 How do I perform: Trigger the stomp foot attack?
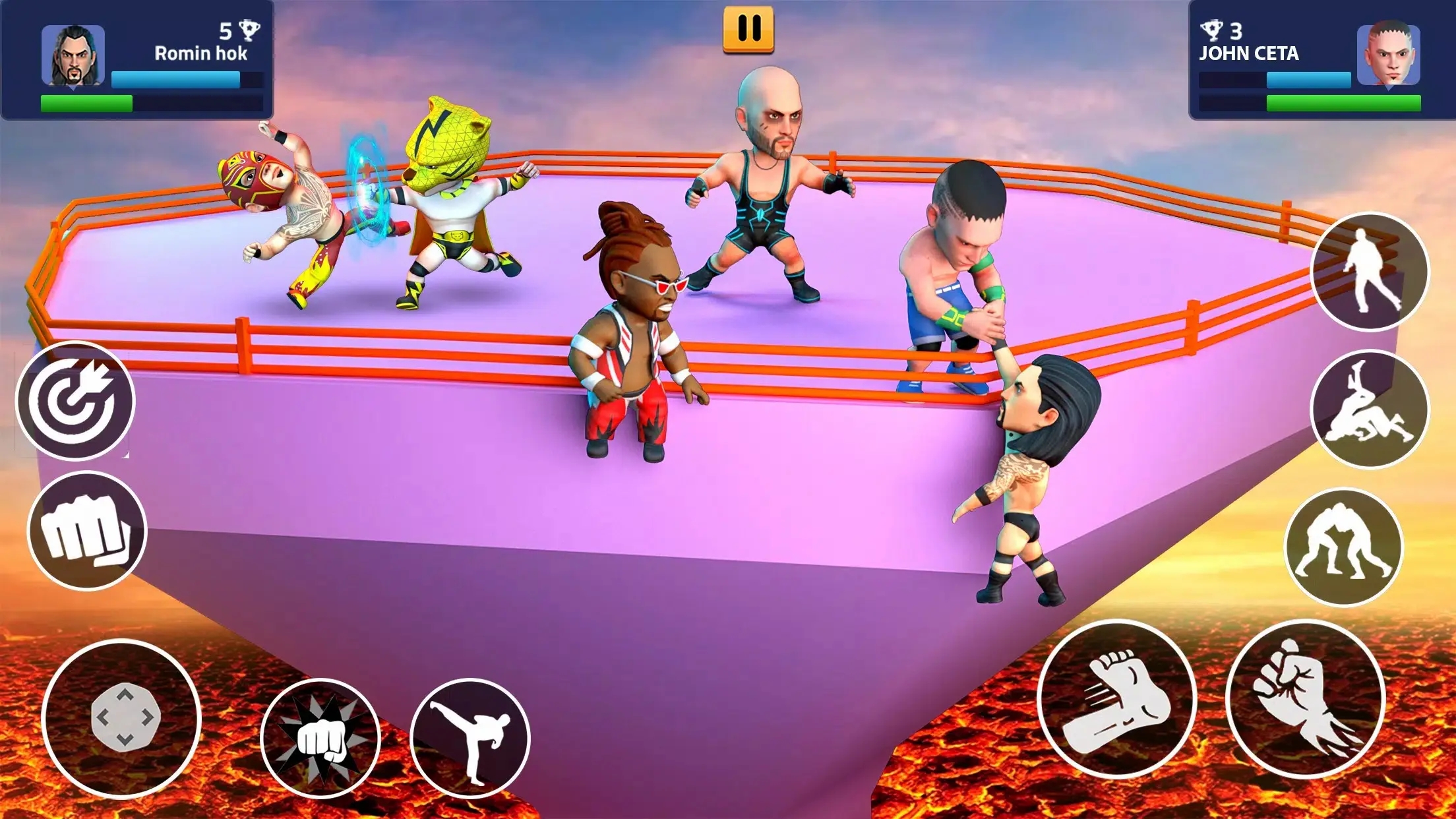pyautogui.click(x=1116, y=699)
